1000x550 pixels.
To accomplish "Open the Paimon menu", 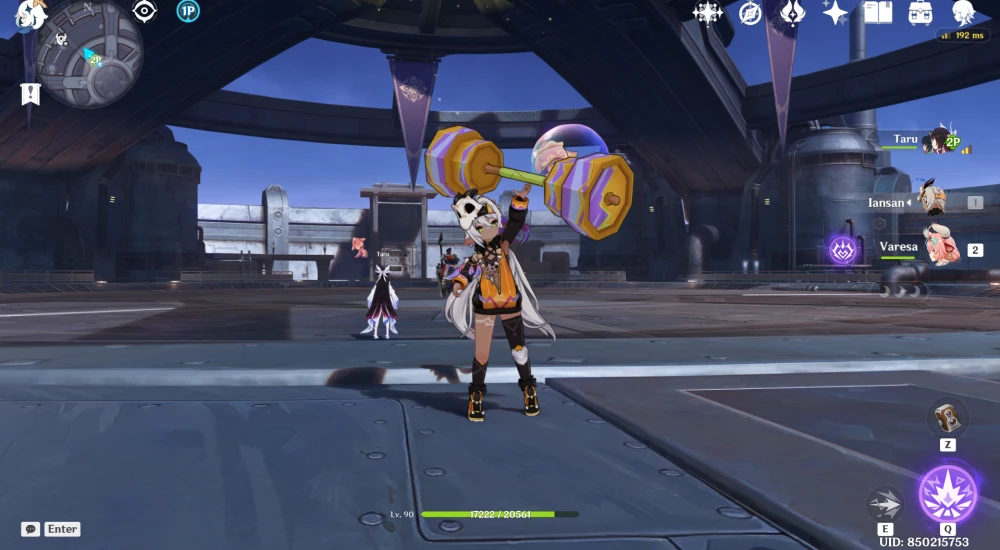I will [30, 14].
